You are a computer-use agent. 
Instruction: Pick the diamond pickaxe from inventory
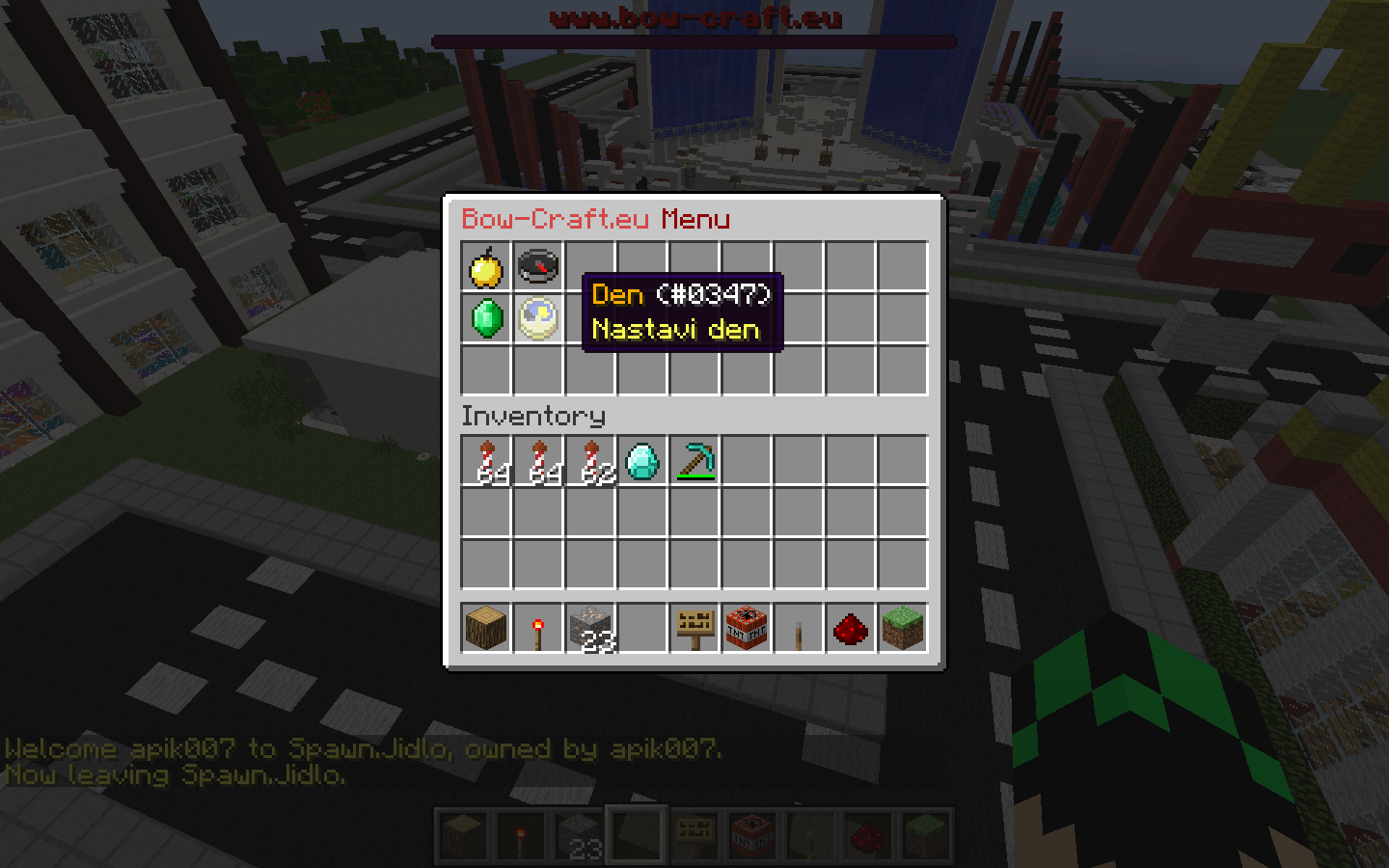[694, 460]
